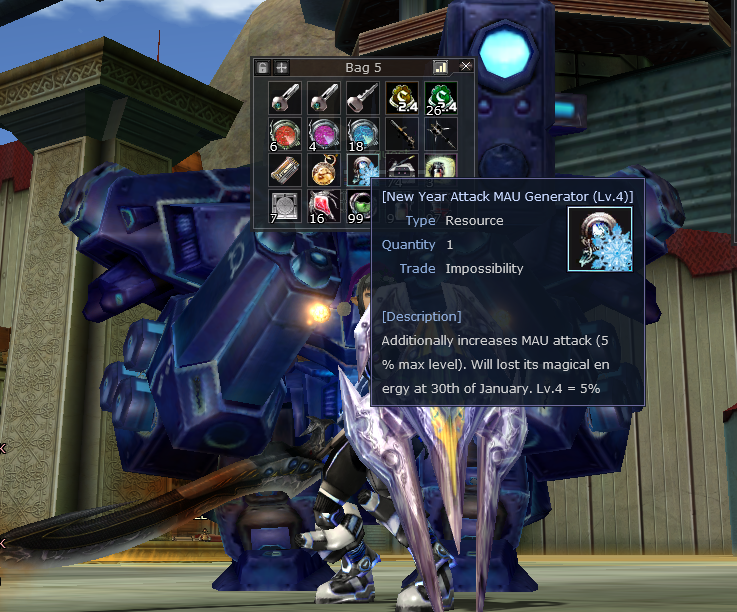Select the New Year Attack MAU Generator slot
737x612 pixels.
point(361,169)
